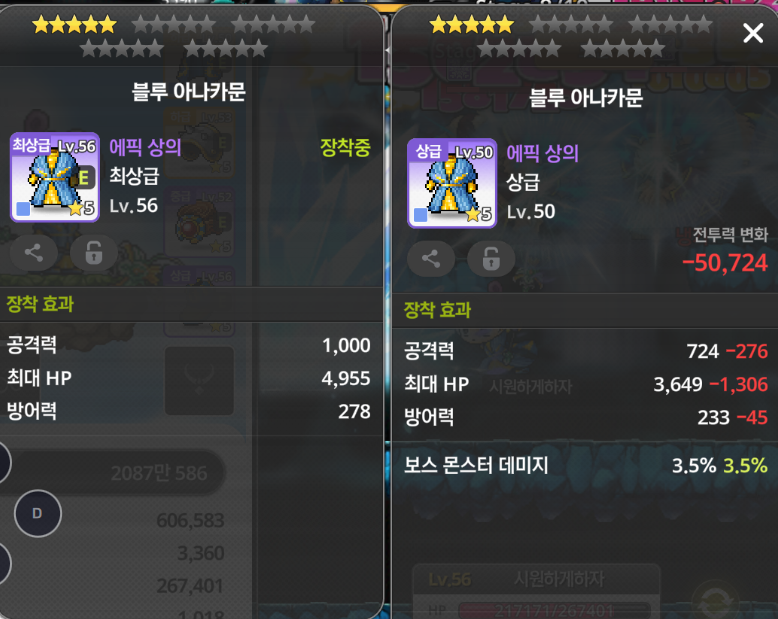Toggle lock on the equipped Lv.56 item
The height and width of the screenshot is (619, 778).
93,253
